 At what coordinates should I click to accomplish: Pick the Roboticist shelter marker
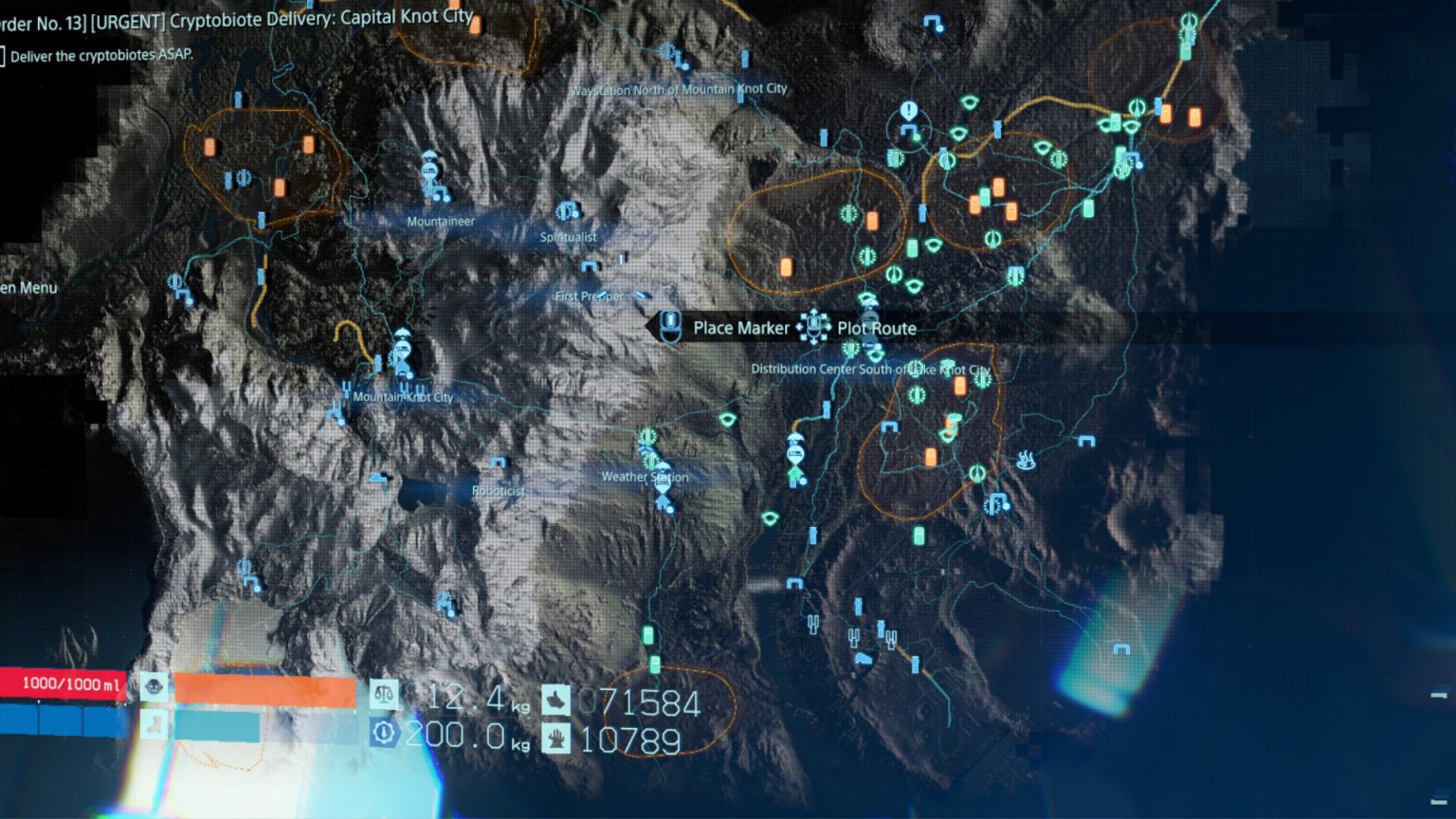click(498, 464)
